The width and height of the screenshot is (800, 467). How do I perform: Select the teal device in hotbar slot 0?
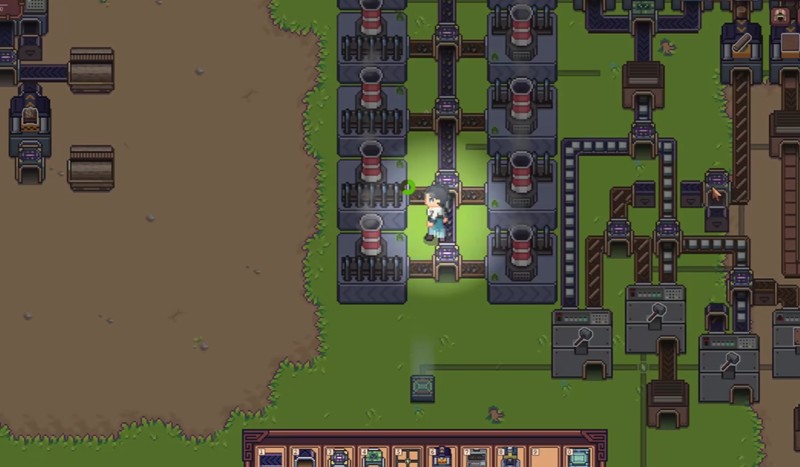pos(578,457)
